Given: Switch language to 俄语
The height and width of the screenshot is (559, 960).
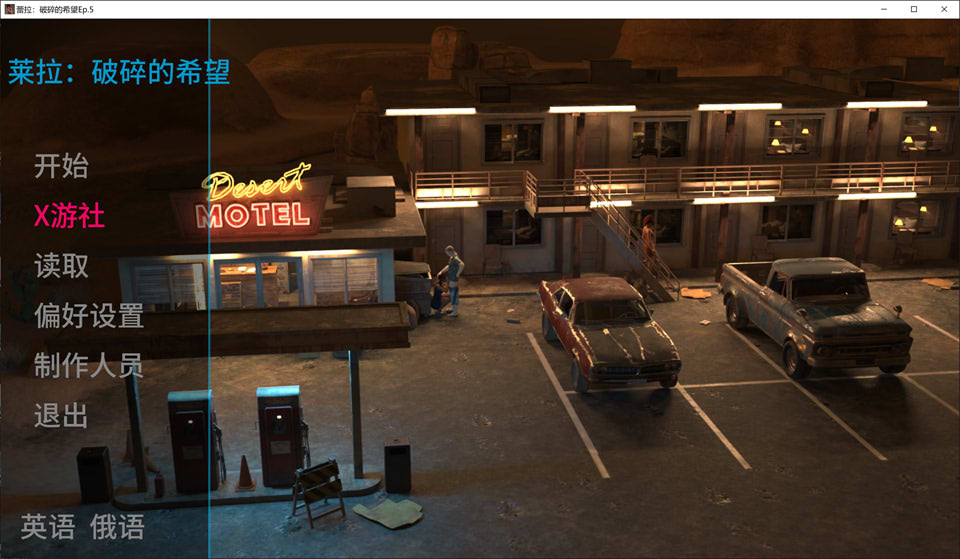Looking at the screenshot, I should tap(117, 527).
